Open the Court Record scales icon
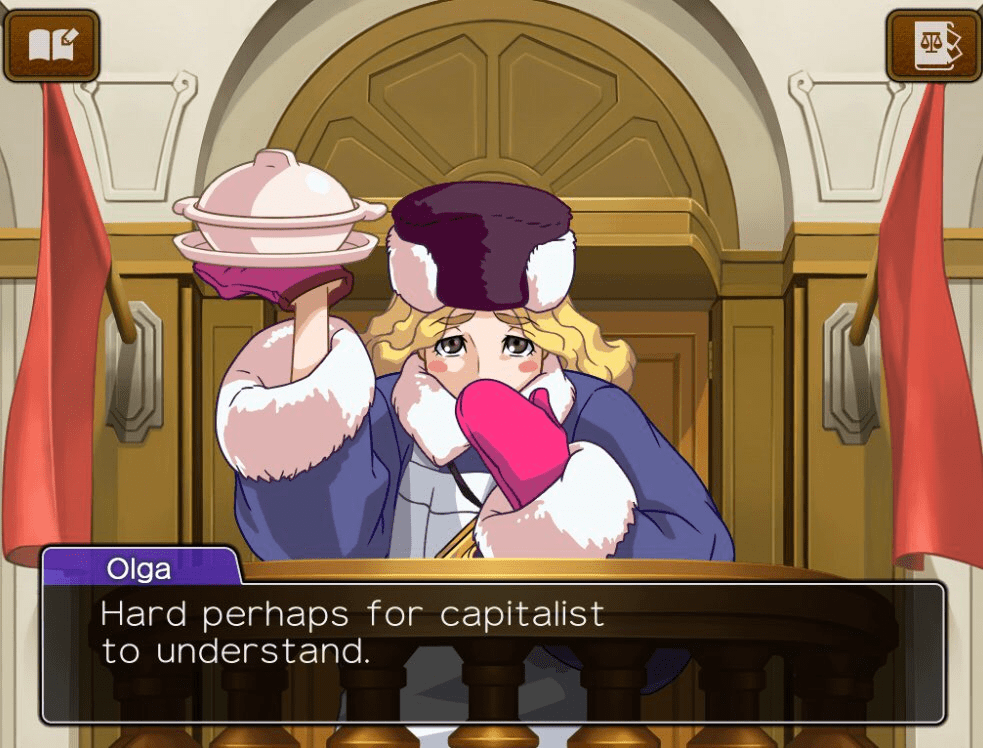983x748 pixels. click(935, 45)
